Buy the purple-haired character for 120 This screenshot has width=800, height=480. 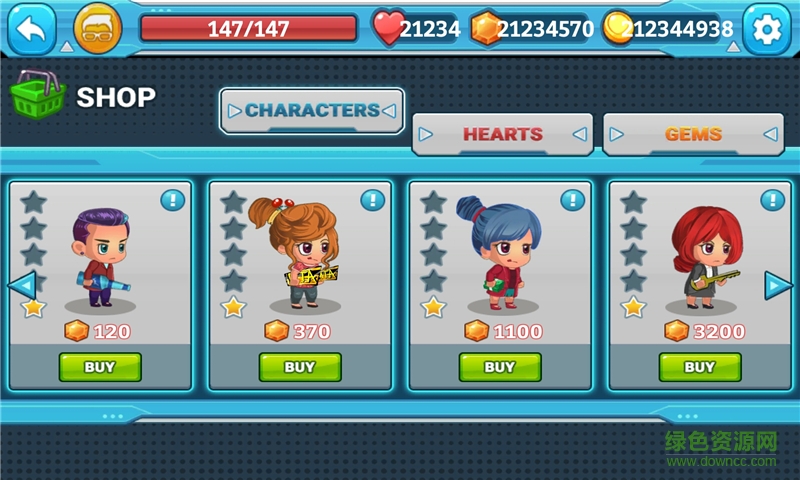pos(100,367)
